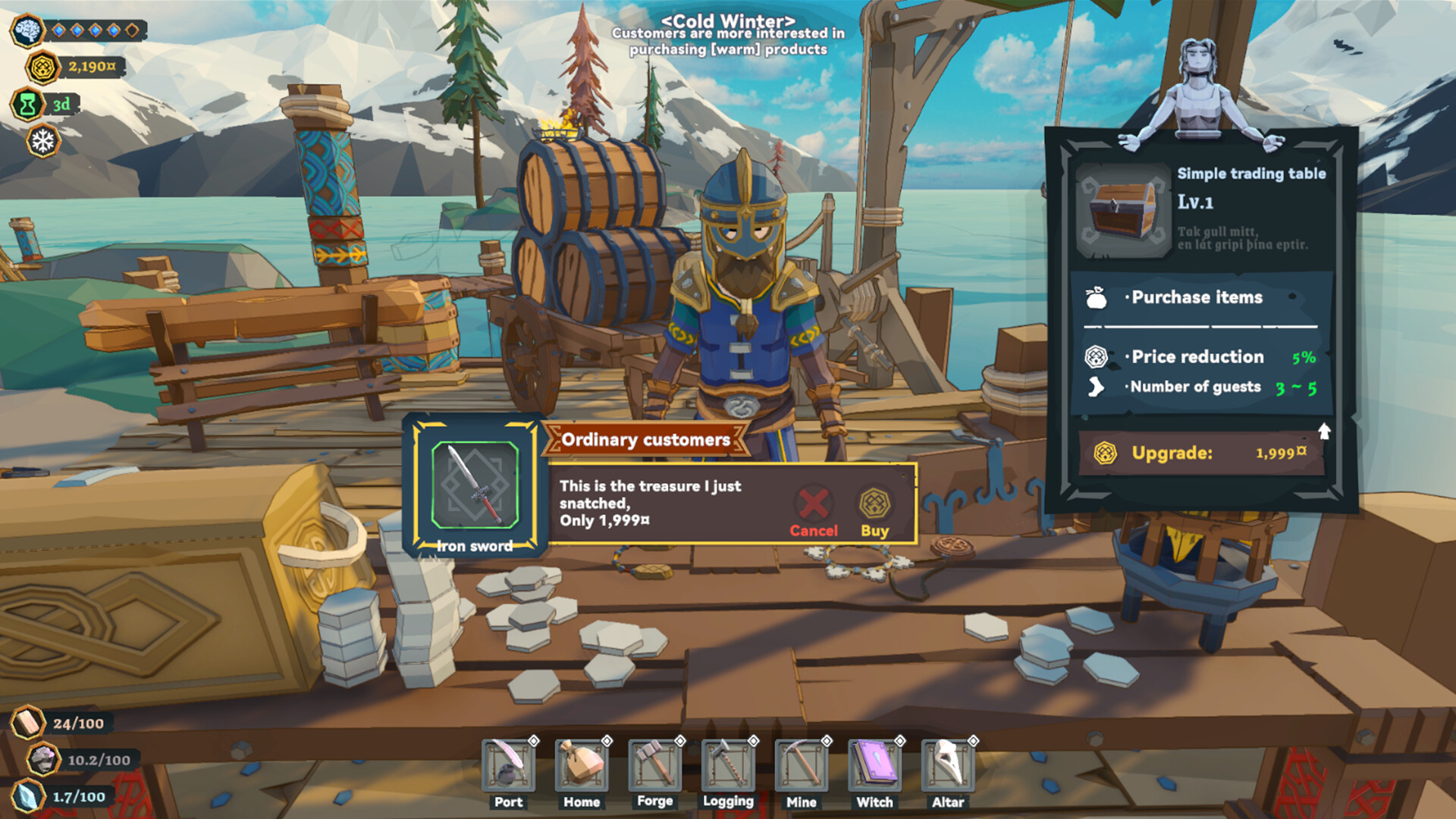
Task: Select the Iron sword item slot
Action: [475, 485]
